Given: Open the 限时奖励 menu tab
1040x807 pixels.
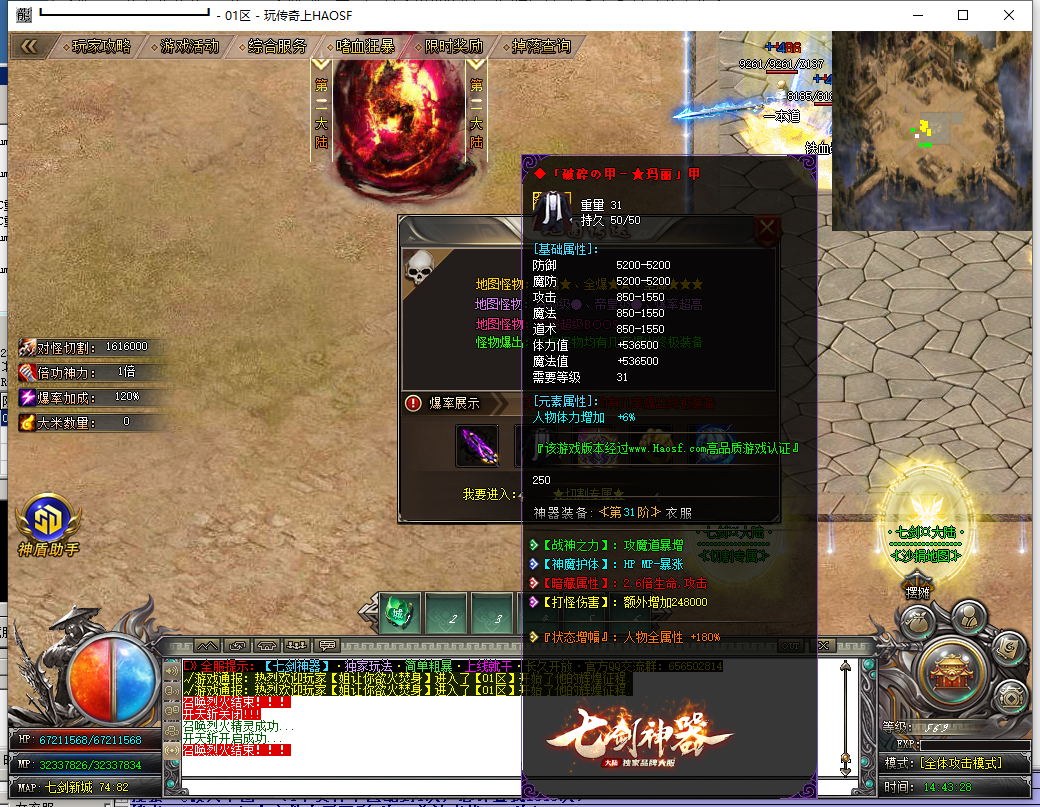Looking at the screenshot, I should [x=453, y=46].
